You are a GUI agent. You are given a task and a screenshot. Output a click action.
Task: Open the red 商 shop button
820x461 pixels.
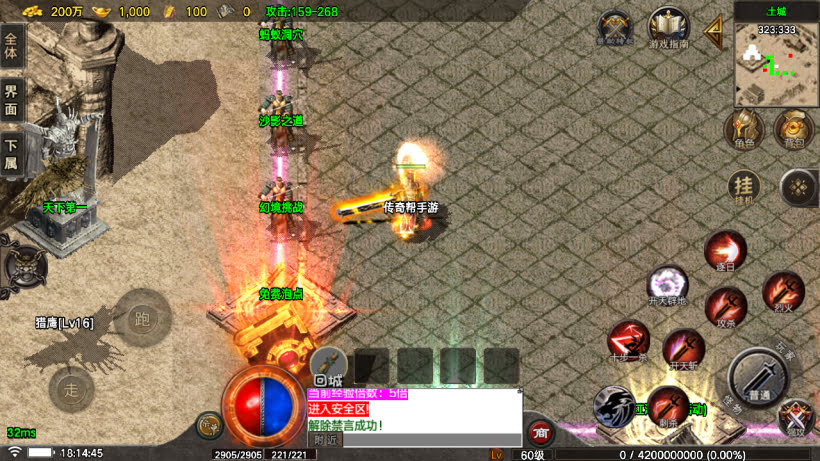point(541,432)
